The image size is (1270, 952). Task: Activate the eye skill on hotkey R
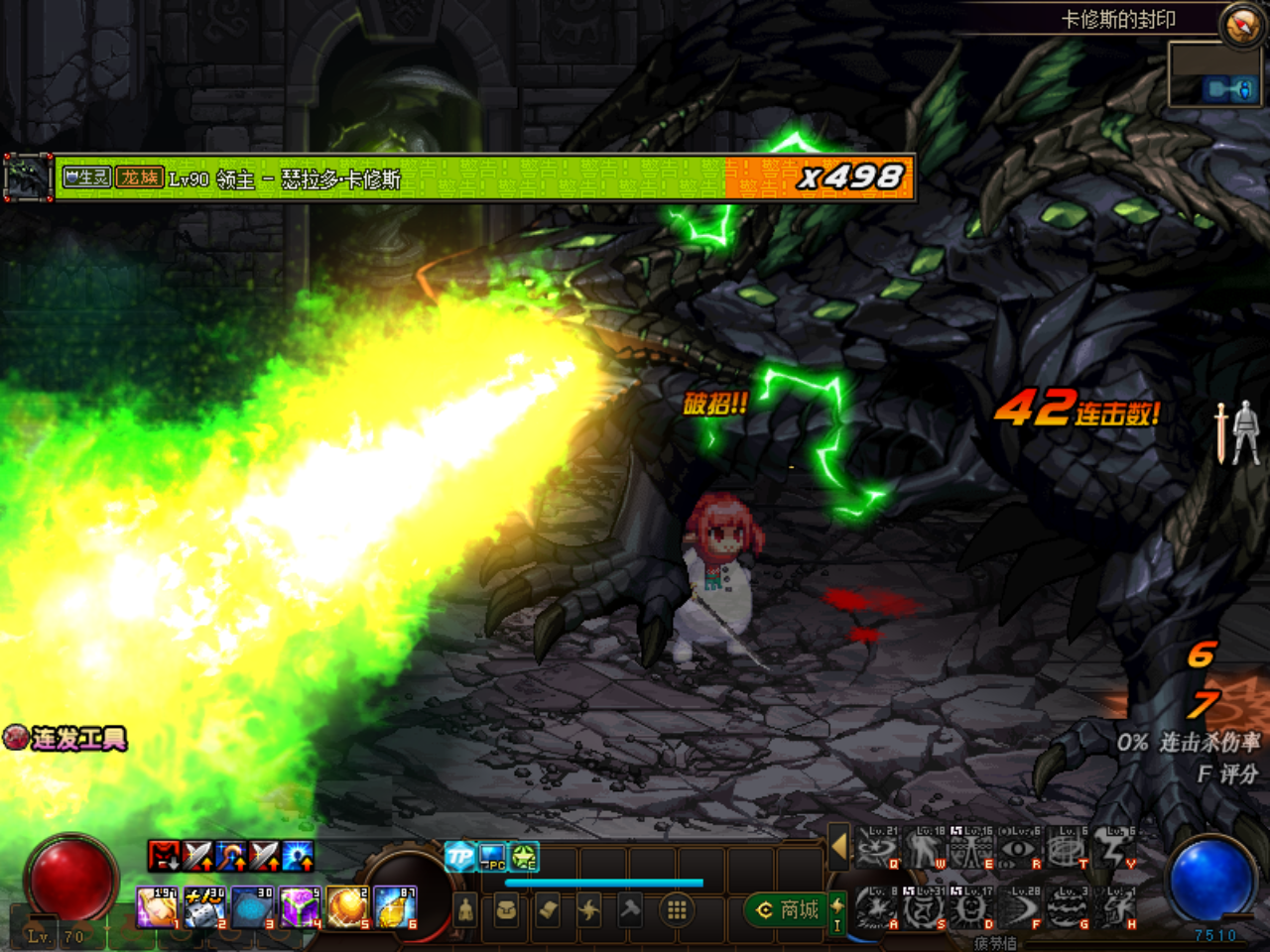[x=1020, y=850]
